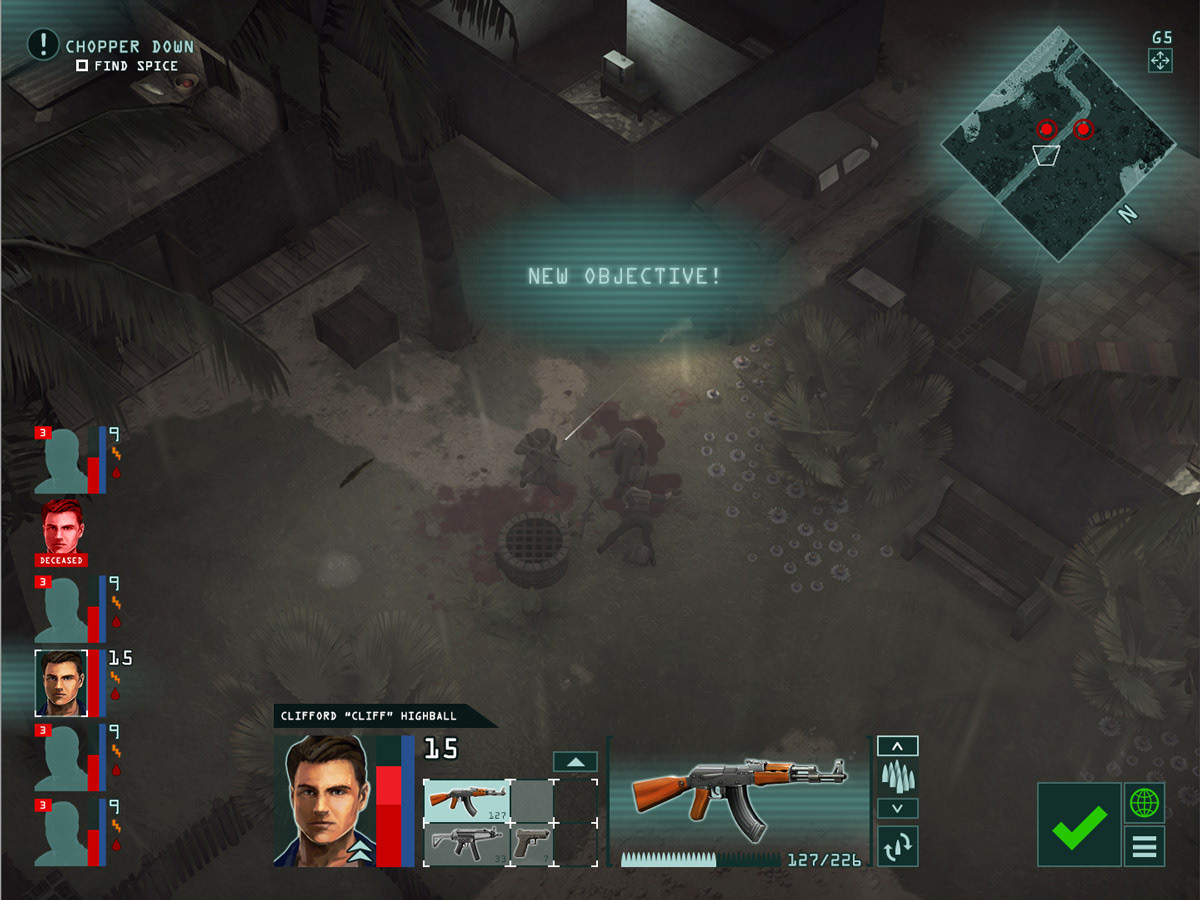Click the four-arrow map move icon

1160,60
